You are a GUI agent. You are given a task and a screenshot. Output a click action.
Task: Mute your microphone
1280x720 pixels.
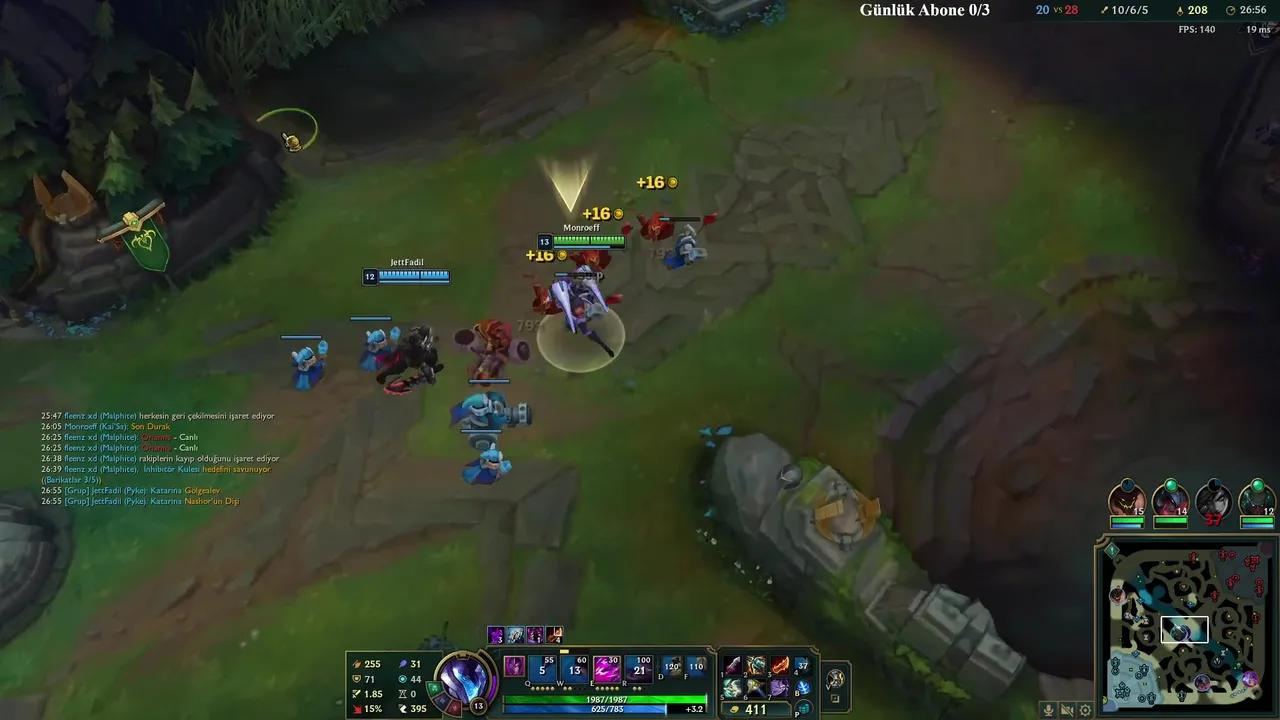(x=1048, y=709)
